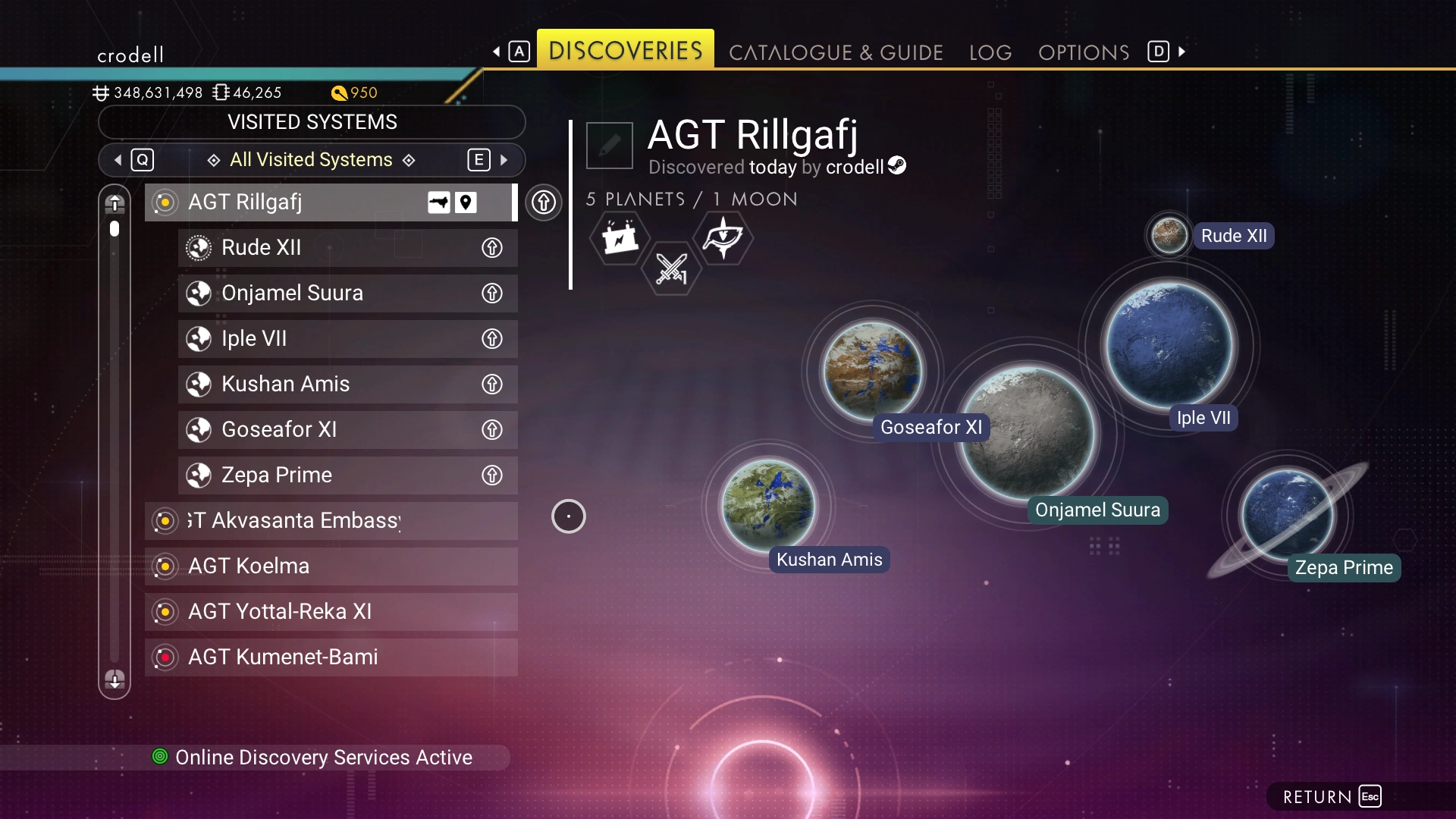Open the AGT Koelma system

[x=331, y=566]
